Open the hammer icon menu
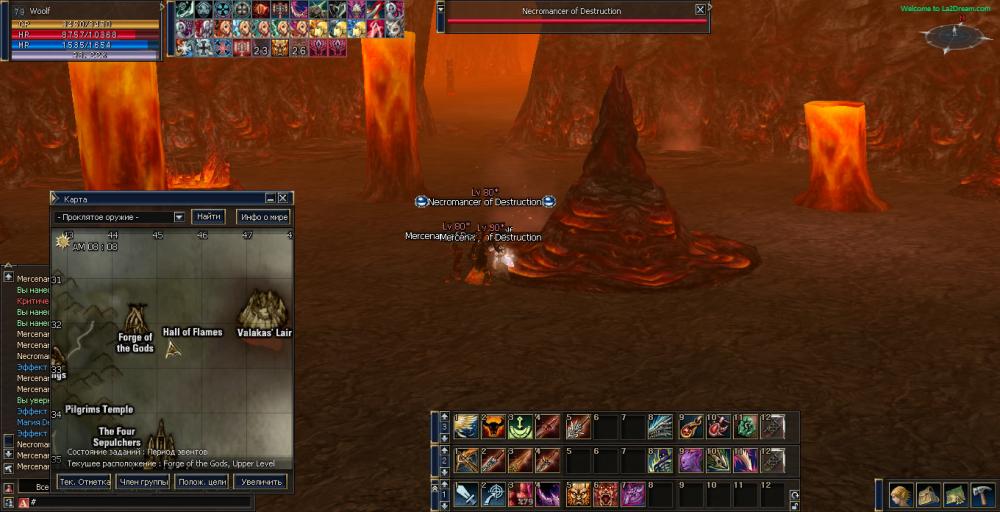The height and width of the screenshot is (512, 1000). pos(982,495)
